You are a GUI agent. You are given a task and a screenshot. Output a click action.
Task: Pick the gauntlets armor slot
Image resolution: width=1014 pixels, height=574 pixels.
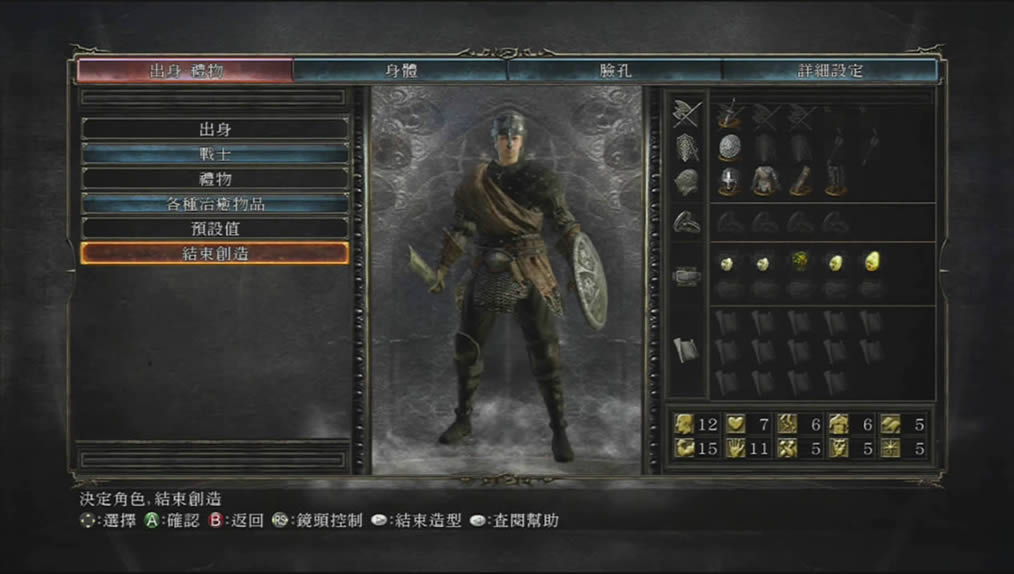(799, 181)
